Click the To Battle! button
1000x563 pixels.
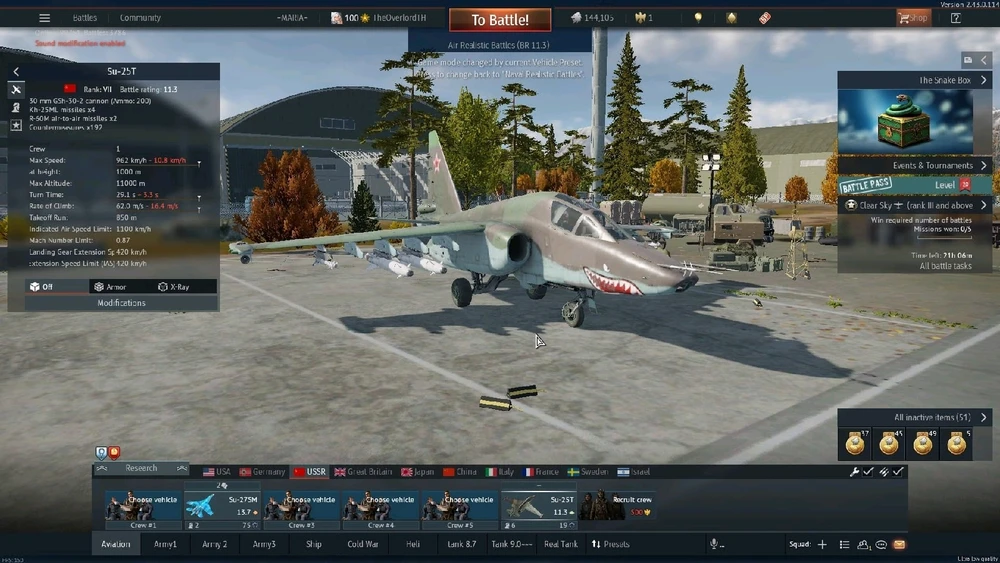coord(498,19)
